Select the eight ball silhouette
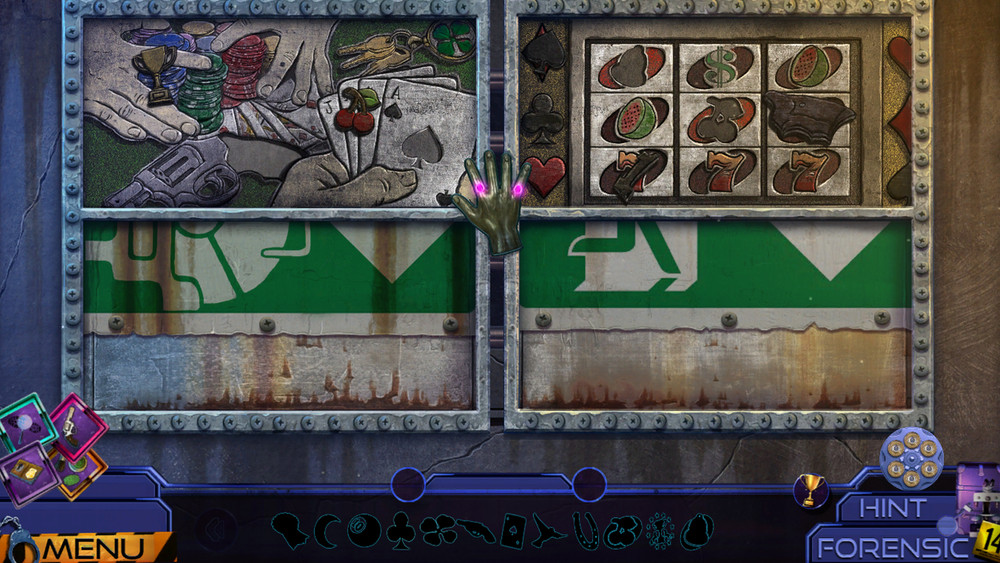This screenshot has width=1000, height=563. tap(363, 529)
